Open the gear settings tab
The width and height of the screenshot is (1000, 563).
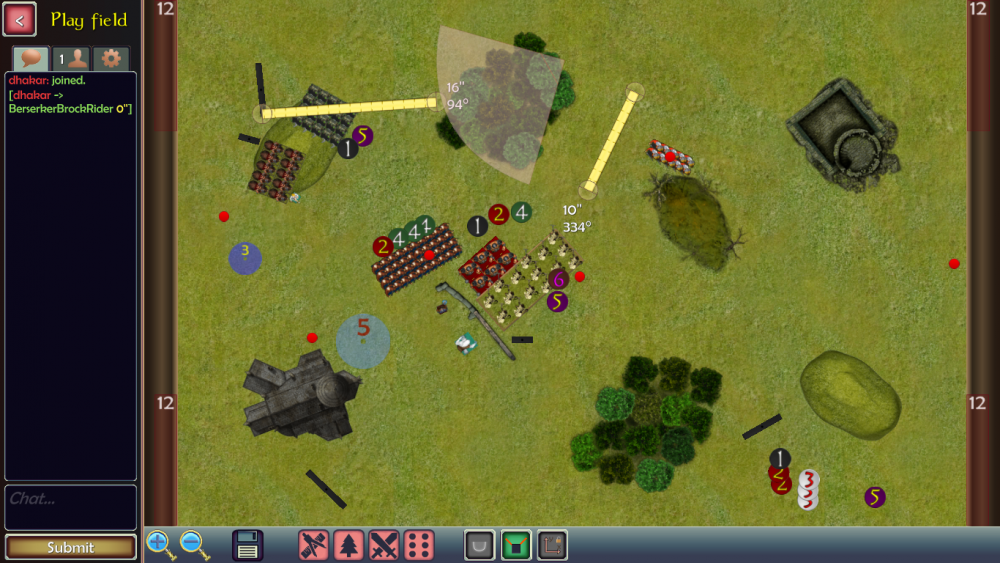click(112, 59)
